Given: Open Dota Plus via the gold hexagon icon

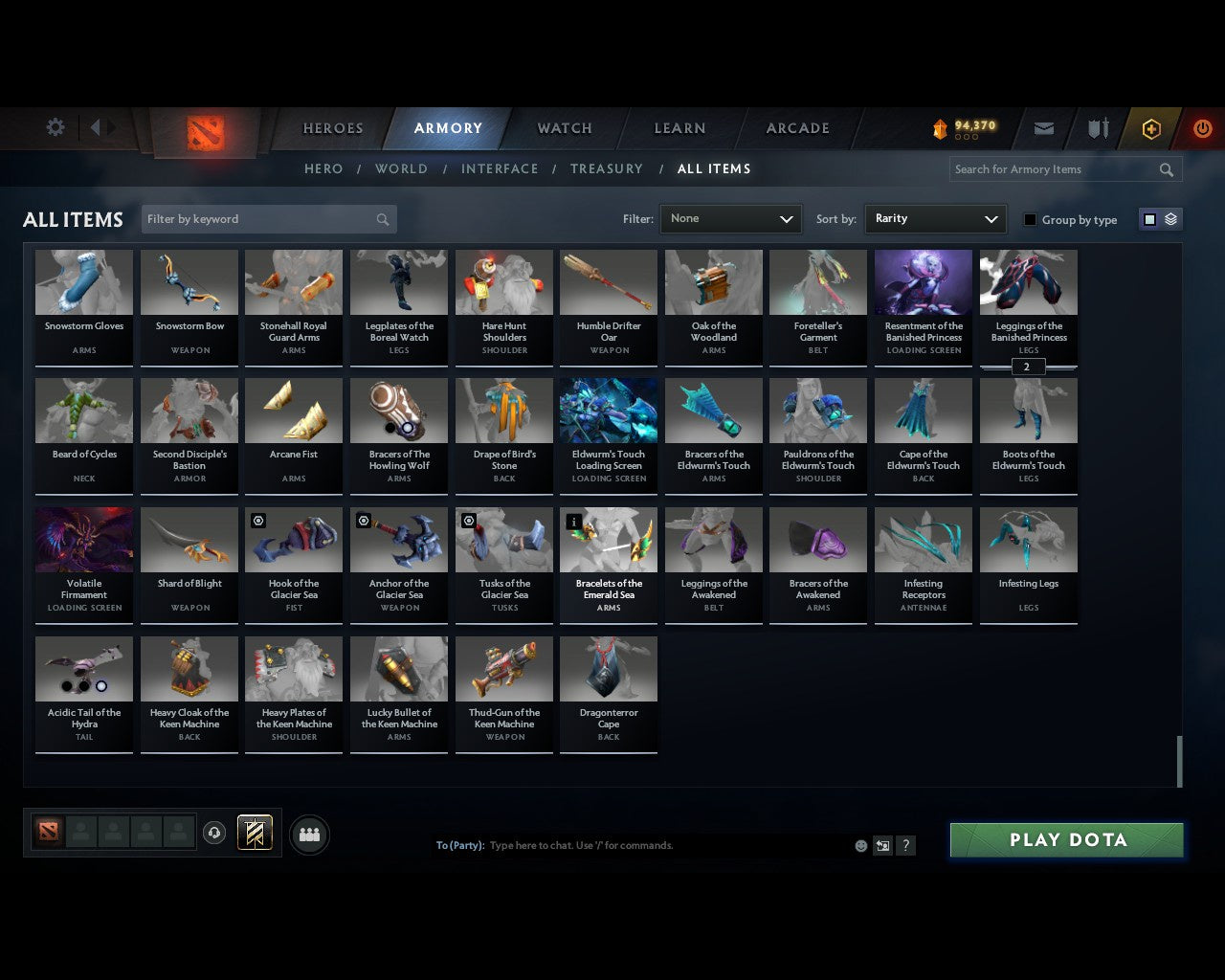Looking at the screenshot, I should click(1151, 127).
